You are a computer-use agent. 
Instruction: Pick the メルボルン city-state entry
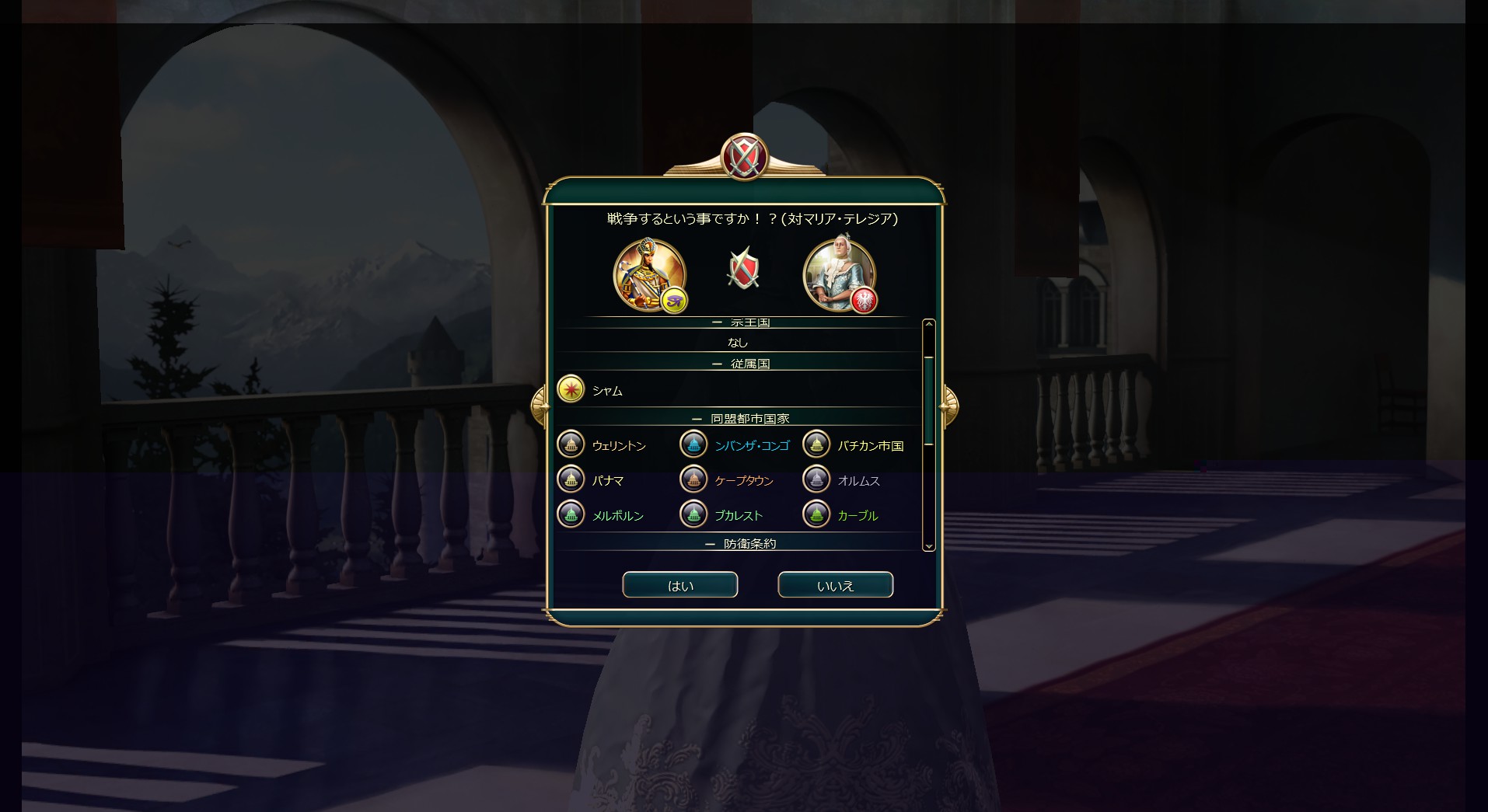pos(617,515)
